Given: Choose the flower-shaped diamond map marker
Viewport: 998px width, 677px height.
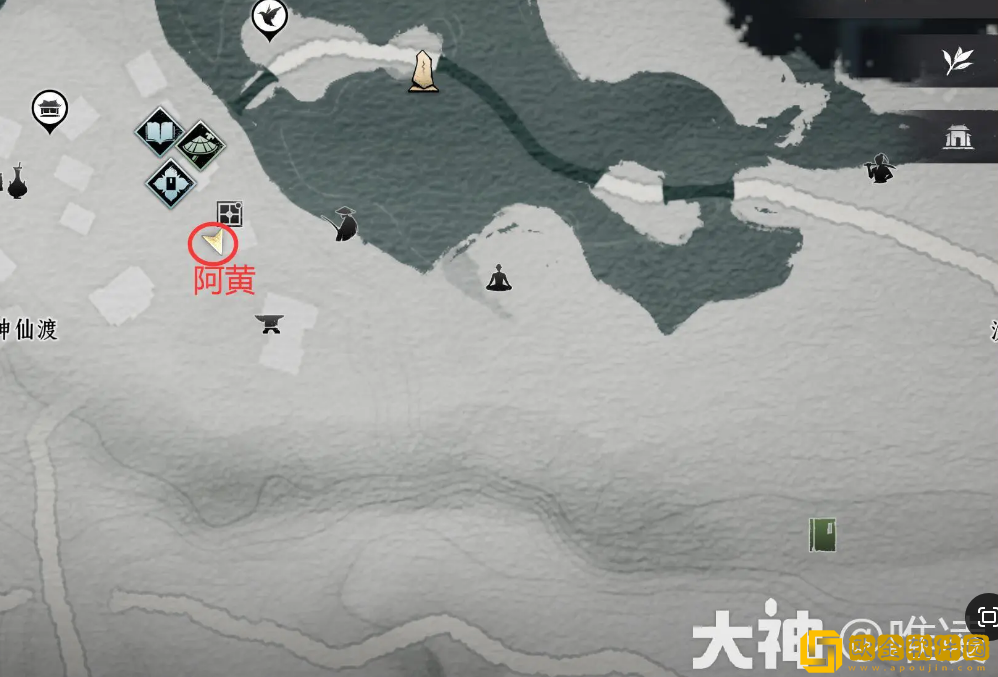Looking at the screenshot, I should tap(171, 183).
